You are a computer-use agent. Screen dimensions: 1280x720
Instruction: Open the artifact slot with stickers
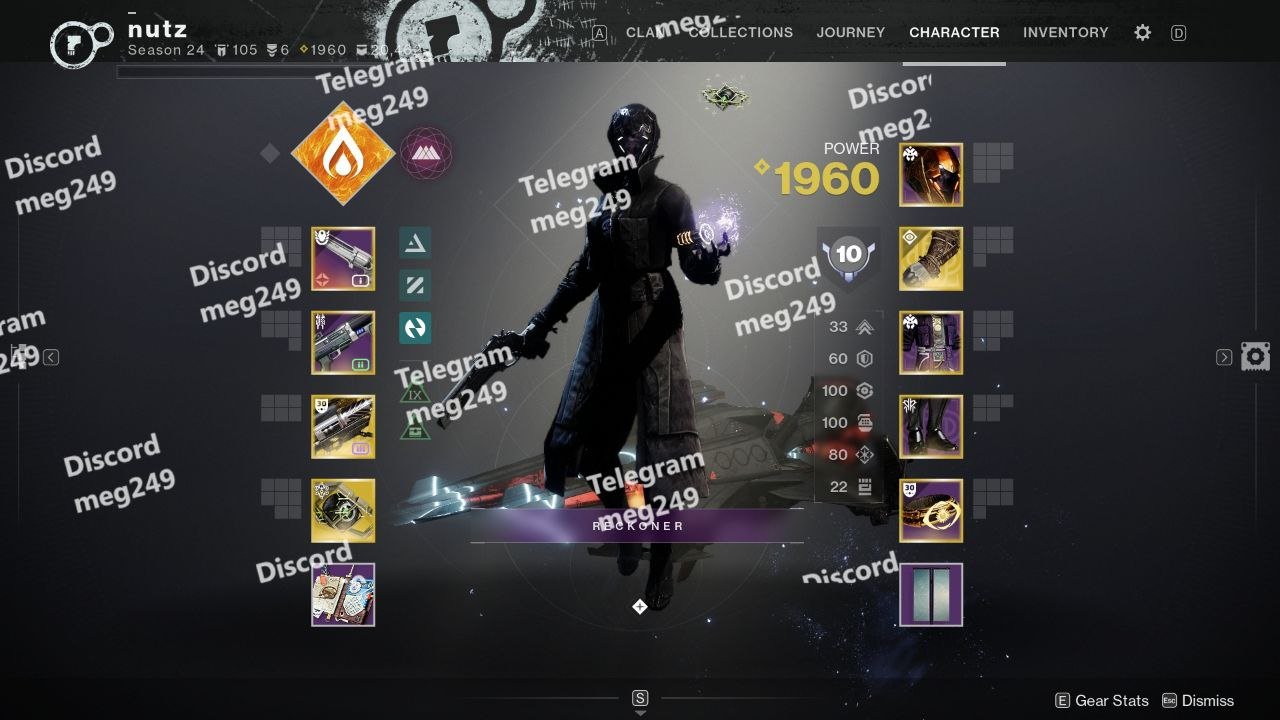coord(343,595)
